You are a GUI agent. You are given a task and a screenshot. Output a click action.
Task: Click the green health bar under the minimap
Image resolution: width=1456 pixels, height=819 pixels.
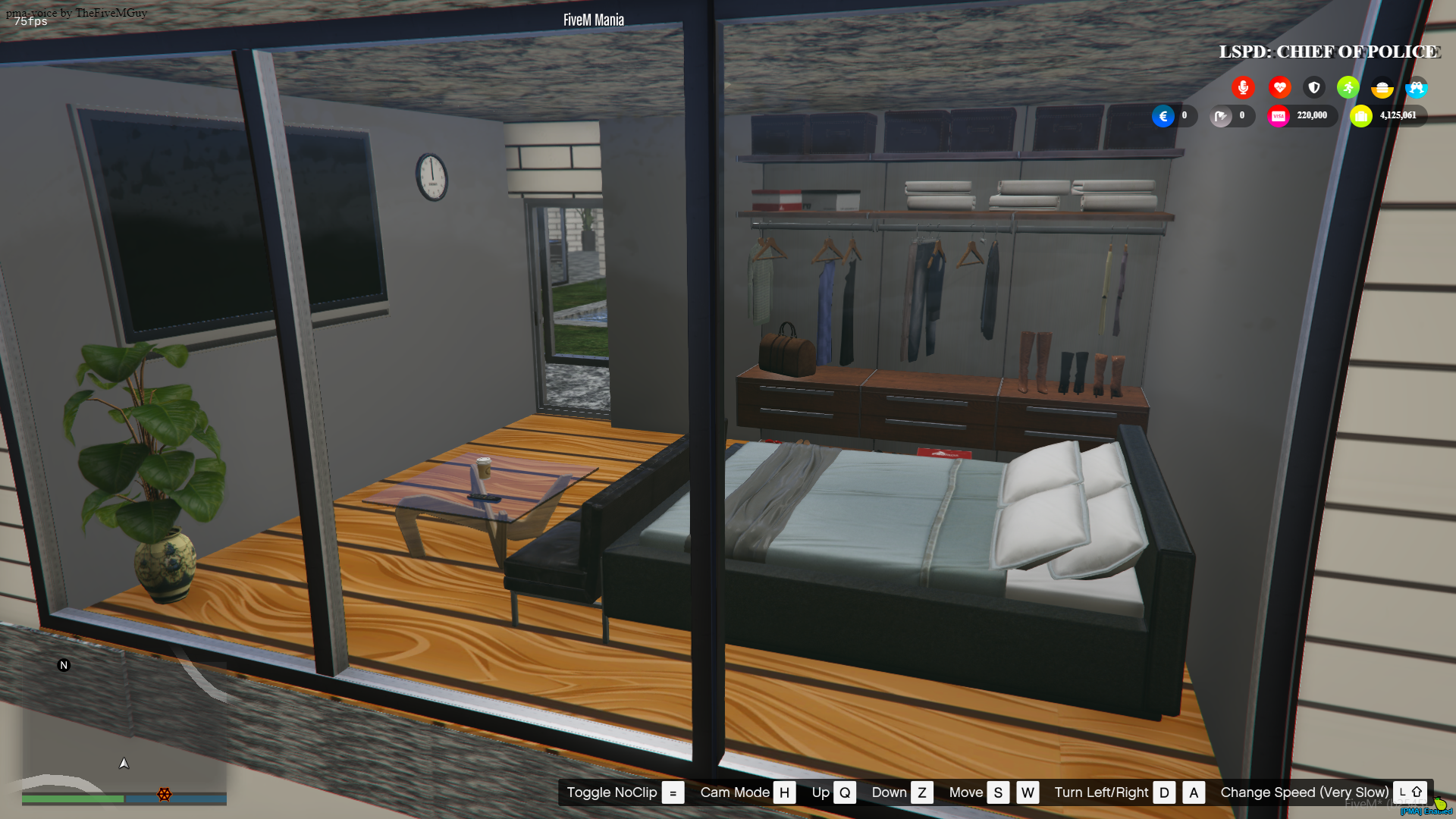click(74, 799)
